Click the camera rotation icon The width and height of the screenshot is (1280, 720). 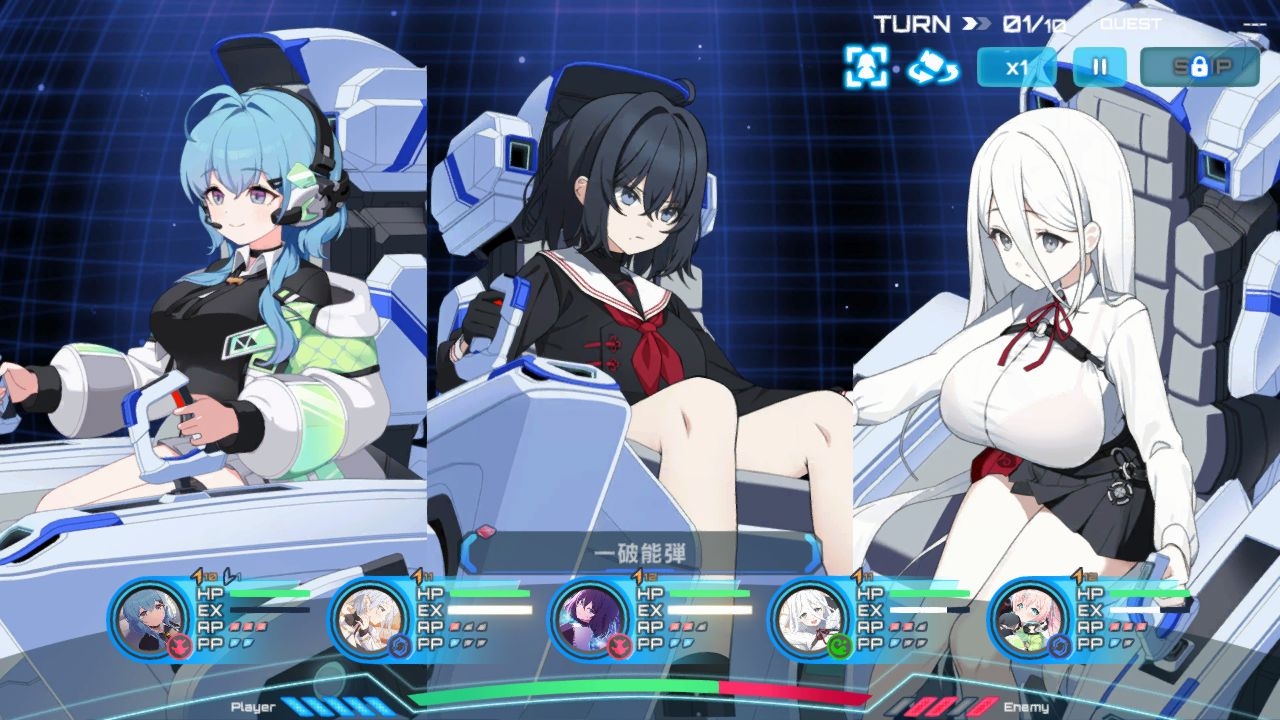coord(930,70)
